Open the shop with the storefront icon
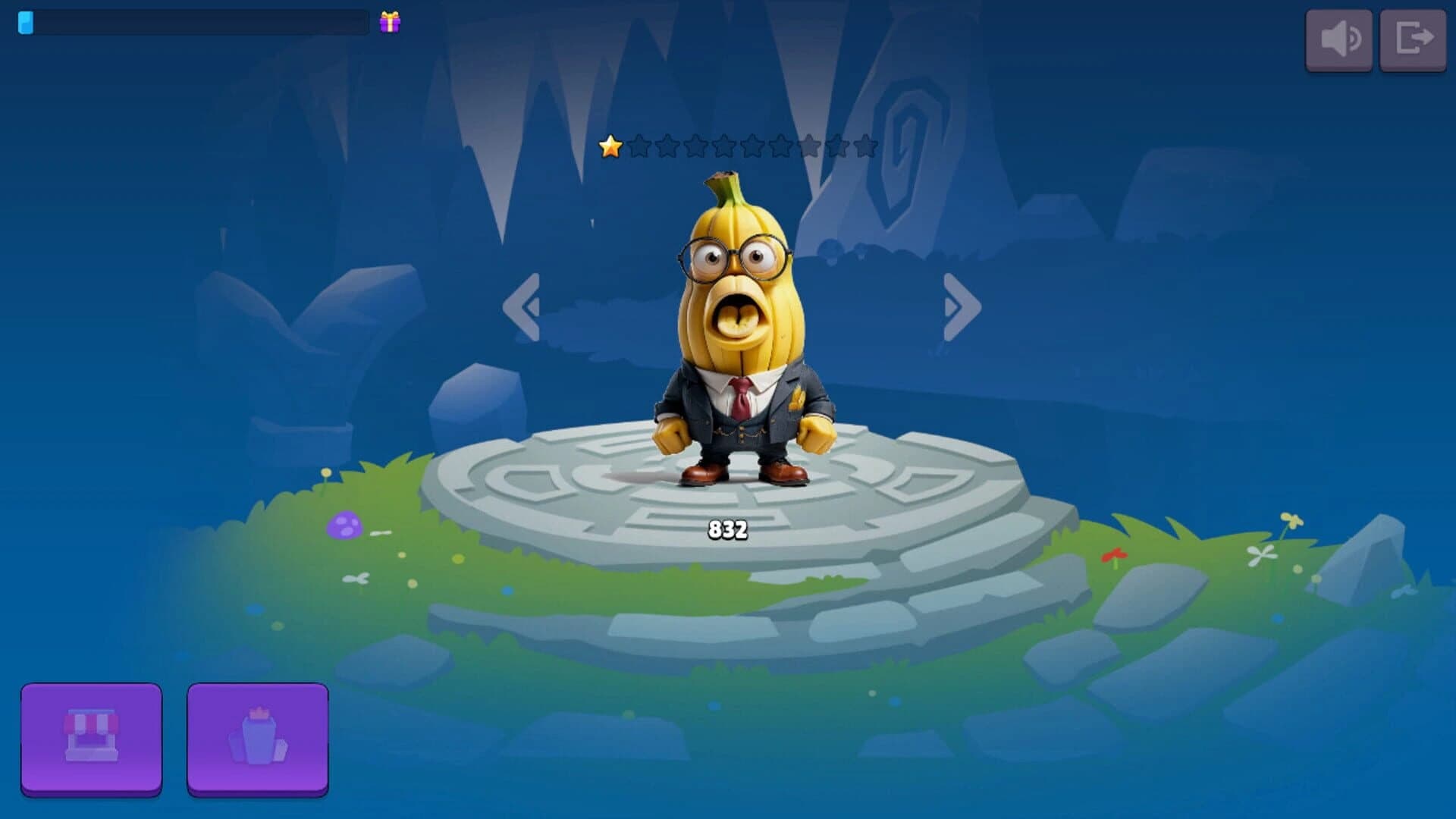1456x819 pixels. tap(93, 741)
